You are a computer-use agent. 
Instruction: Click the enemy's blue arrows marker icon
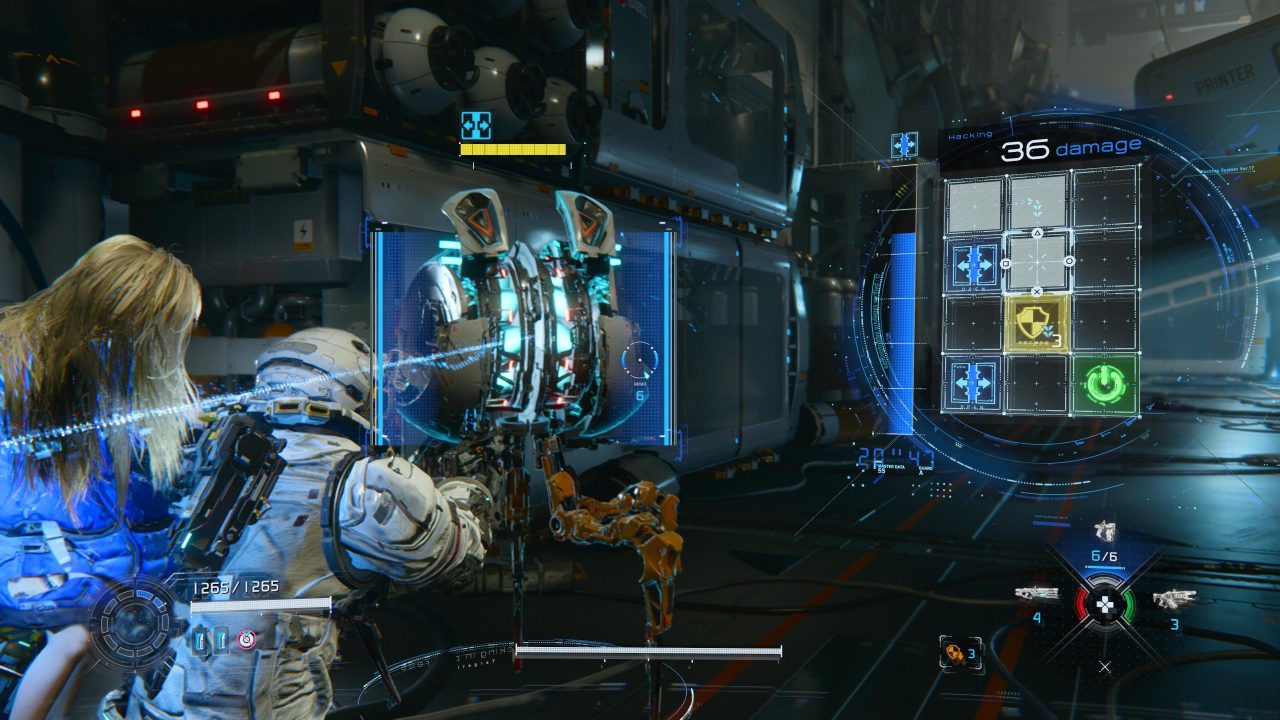coord(475,125)
